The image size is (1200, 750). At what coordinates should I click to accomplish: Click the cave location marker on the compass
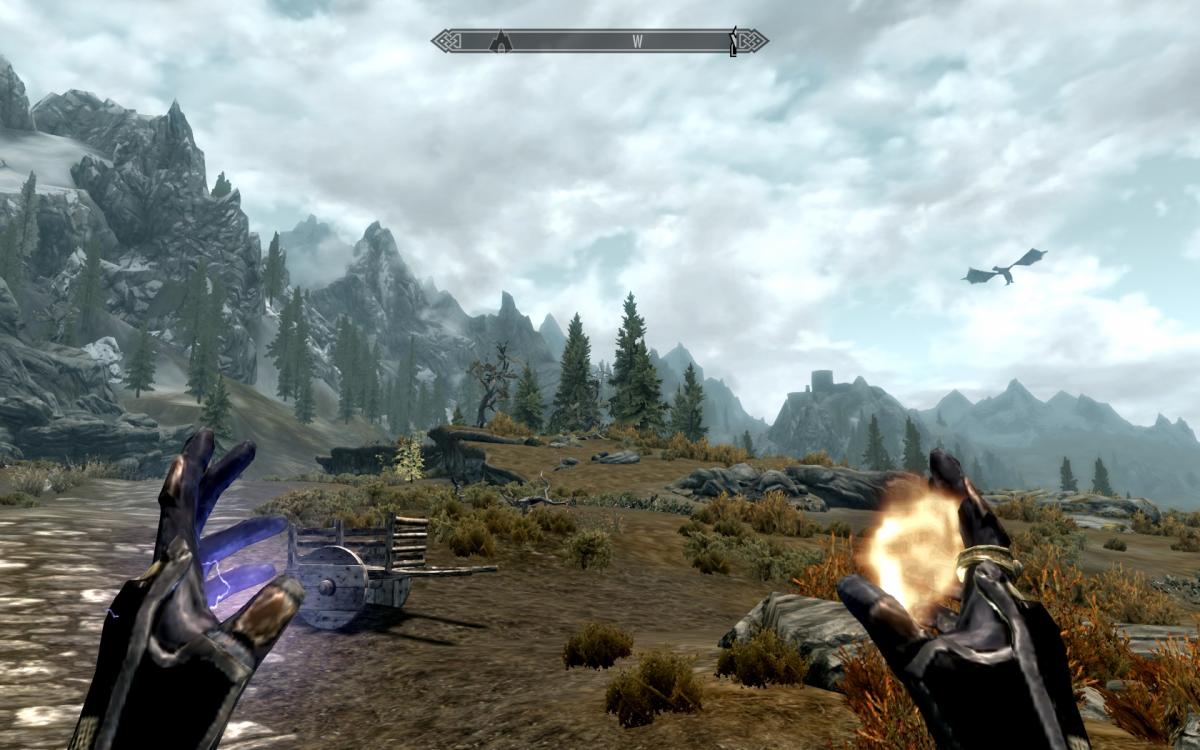point(500,41)
